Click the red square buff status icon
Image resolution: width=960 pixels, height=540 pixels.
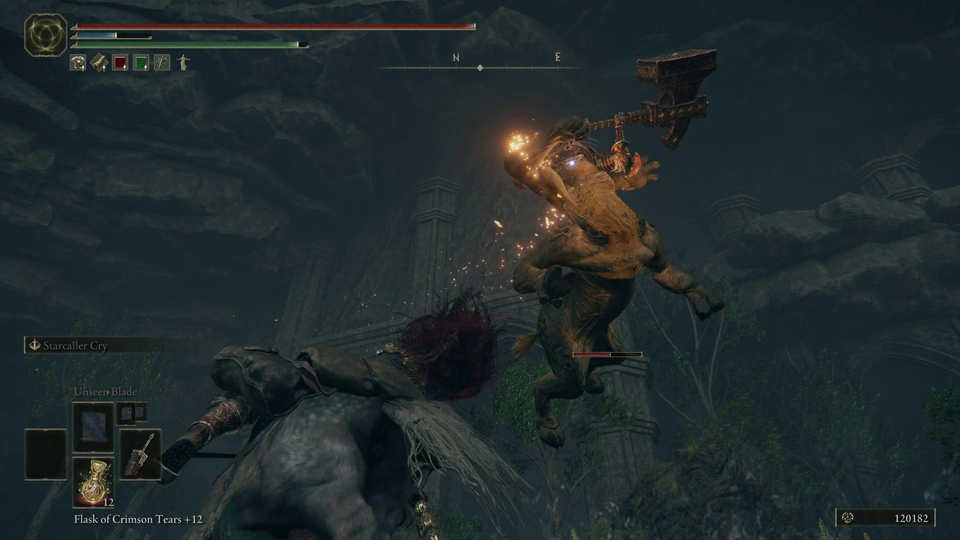[120, 63]
